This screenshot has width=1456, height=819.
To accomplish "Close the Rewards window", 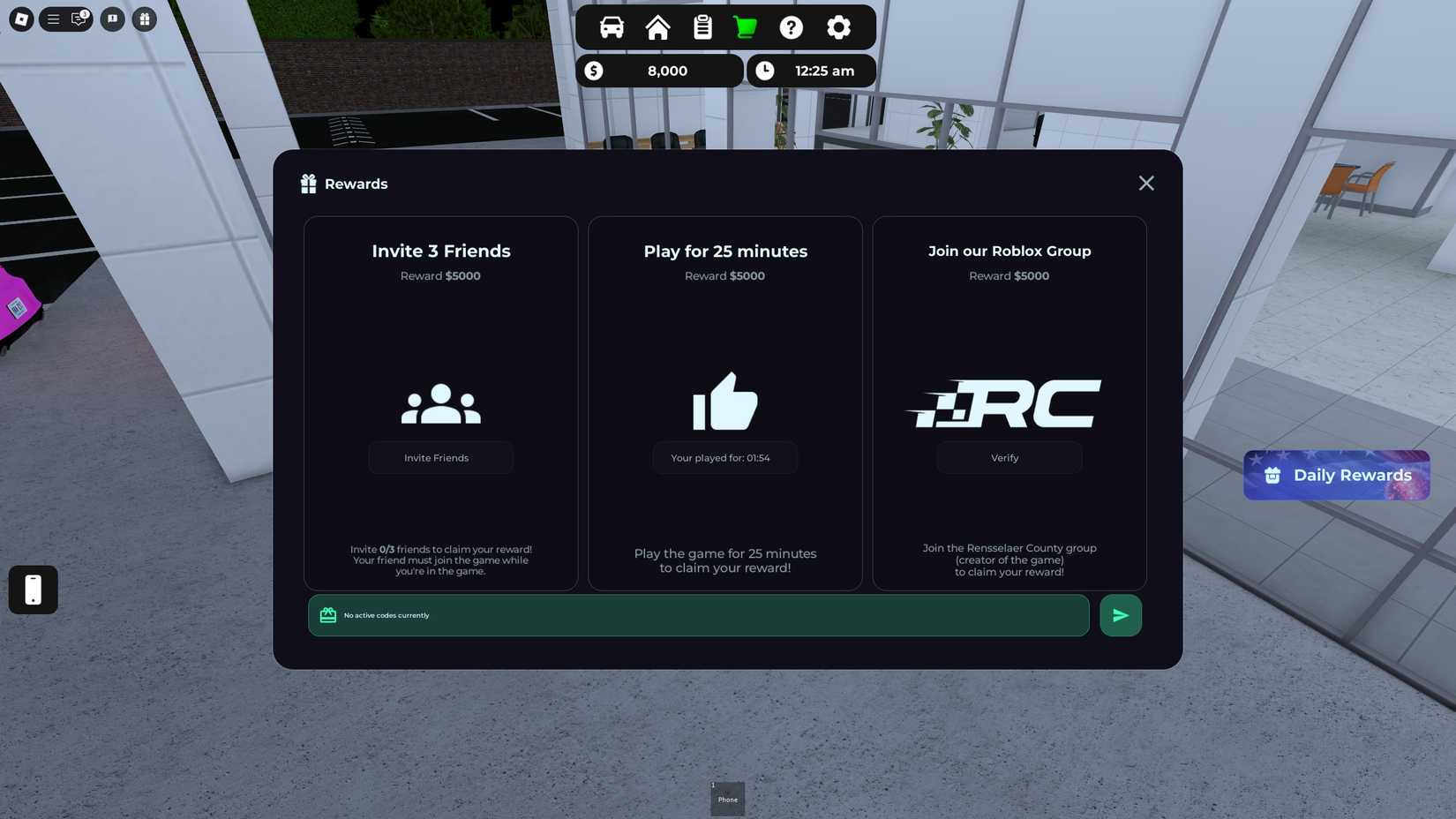I will point(1145,183).
